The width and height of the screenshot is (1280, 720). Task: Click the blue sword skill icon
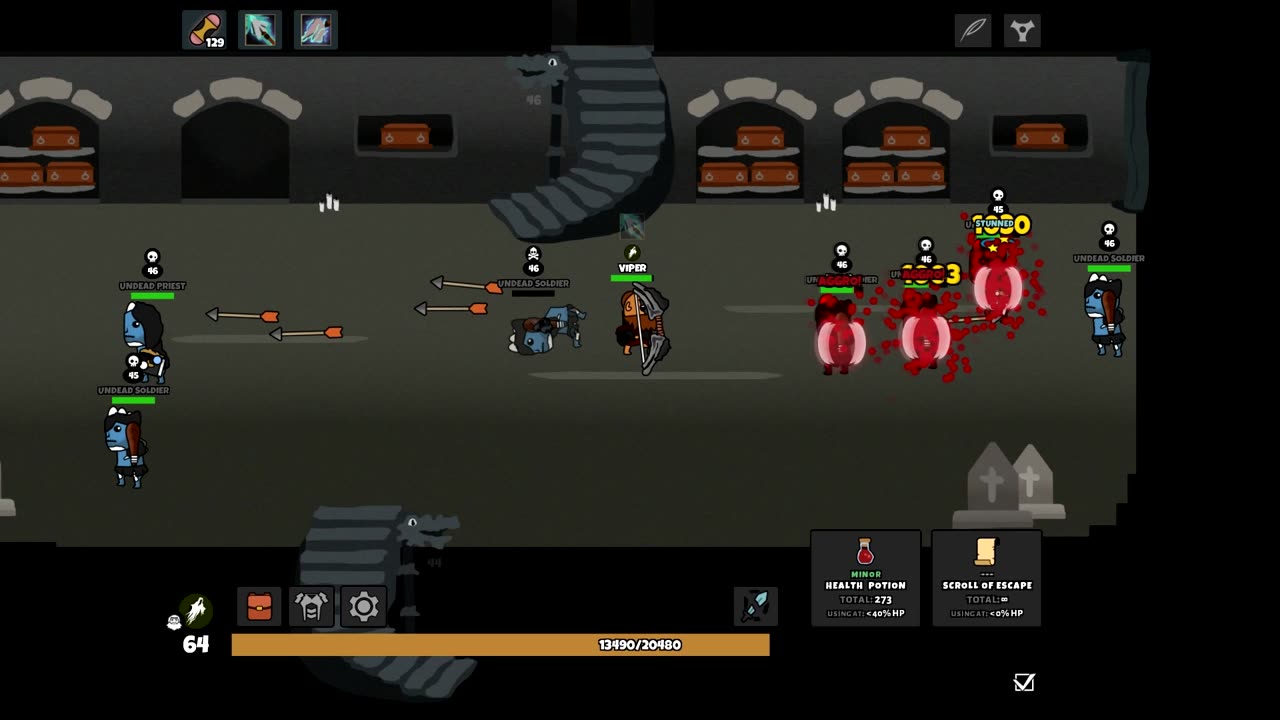pyautogui.click(x=756, y=606)
